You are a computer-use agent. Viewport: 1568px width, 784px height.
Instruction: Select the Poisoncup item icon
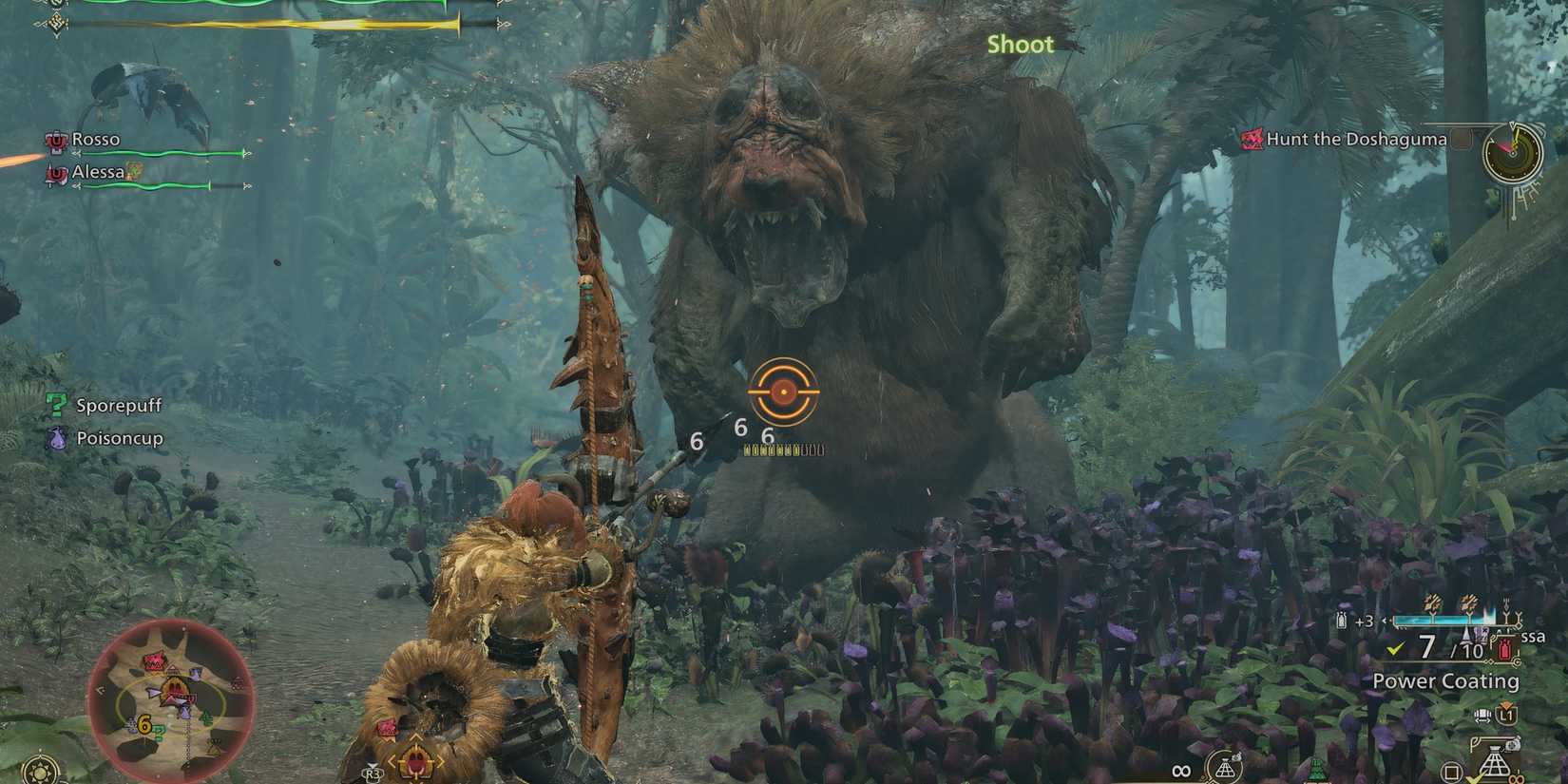(x=59, y=438)
